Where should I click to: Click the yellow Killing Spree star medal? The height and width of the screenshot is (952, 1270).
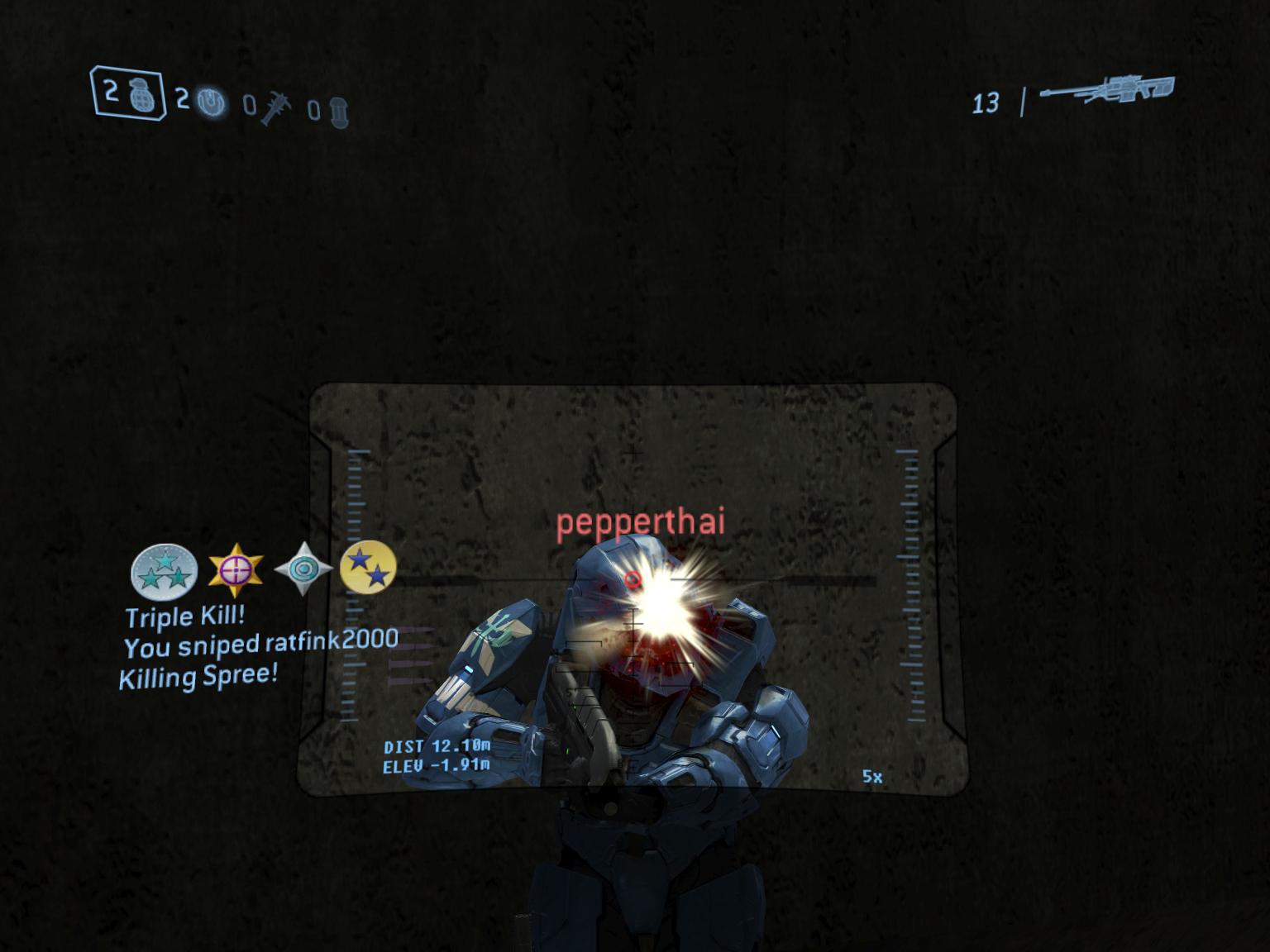(x=371, y=568)
